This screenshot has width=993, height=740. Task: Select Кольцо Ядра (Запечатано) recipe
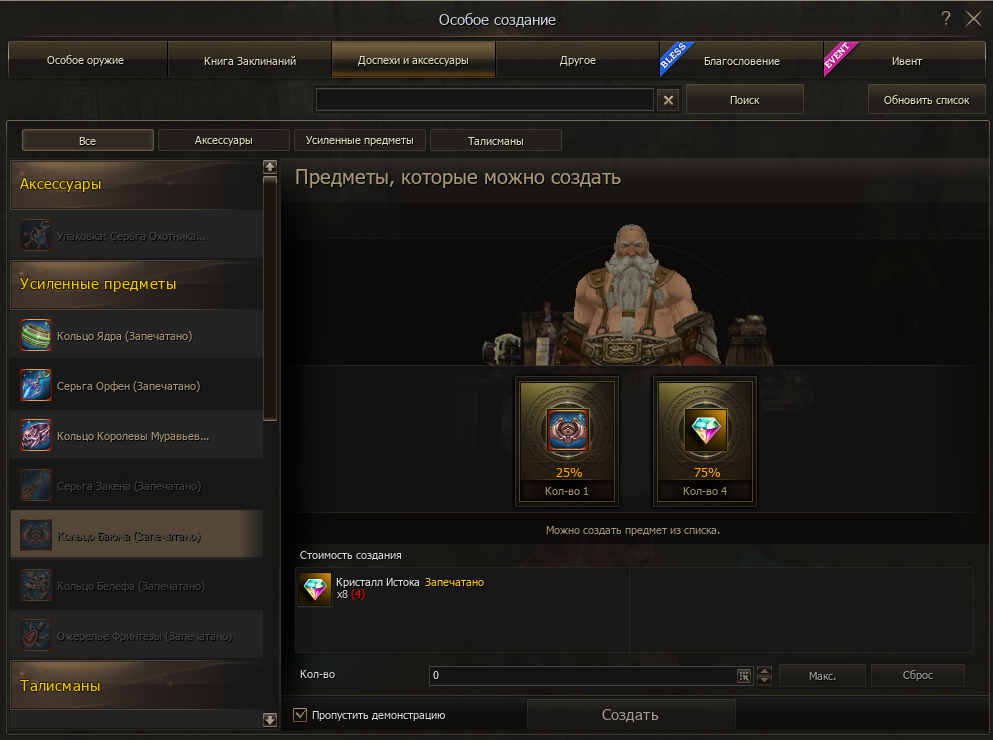coord(124,336)
